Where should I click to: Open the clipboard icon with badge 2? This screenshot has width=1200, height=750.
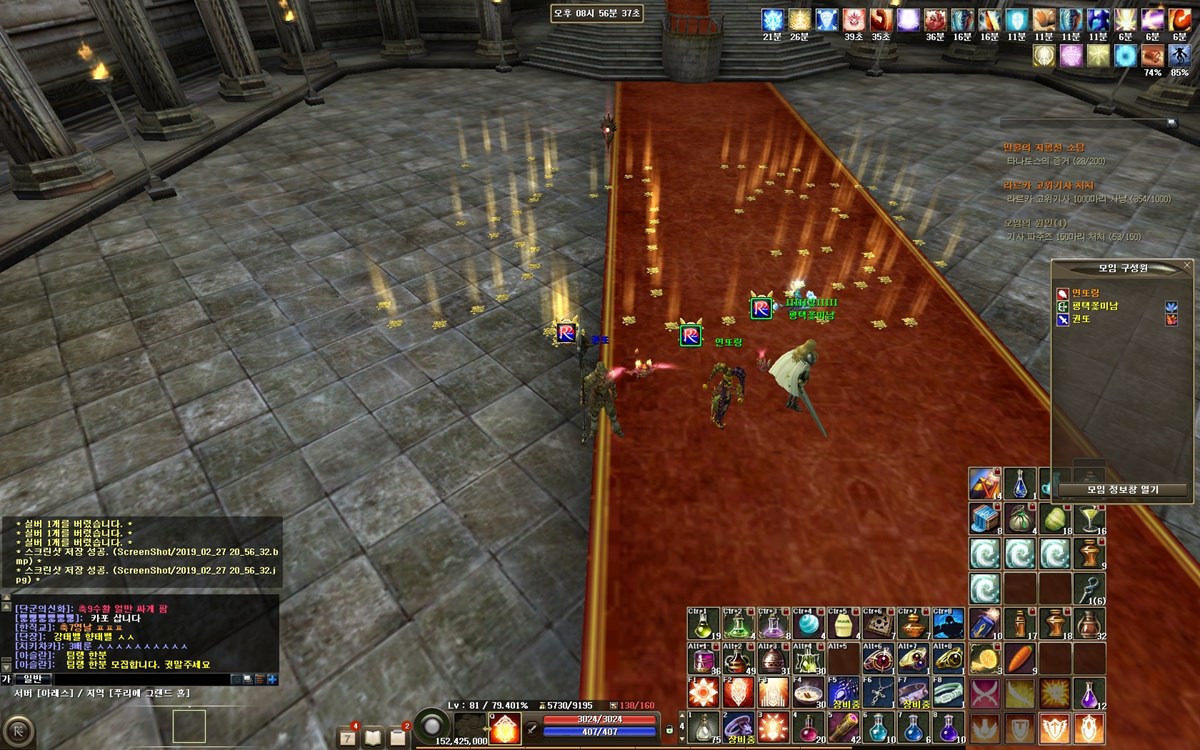coord(398,737)
